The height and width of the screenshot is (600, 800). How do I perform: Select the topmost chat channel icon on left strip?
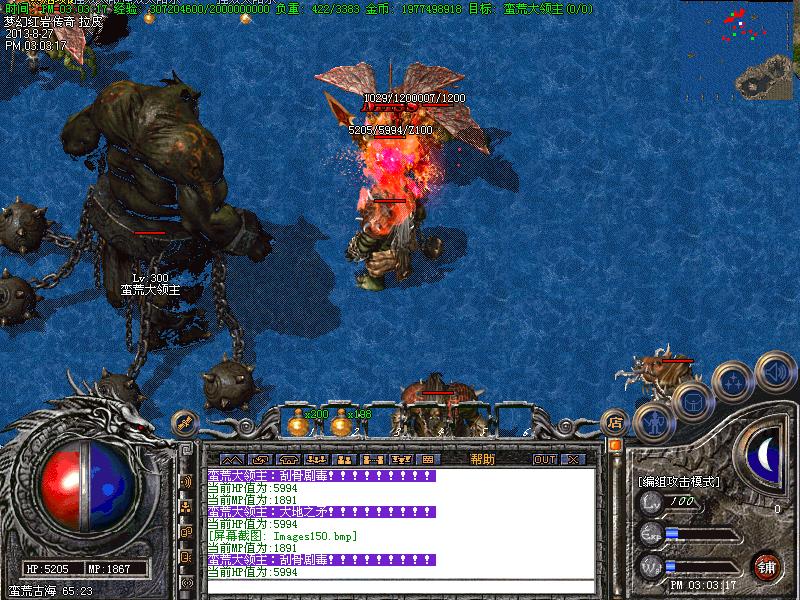186,481
